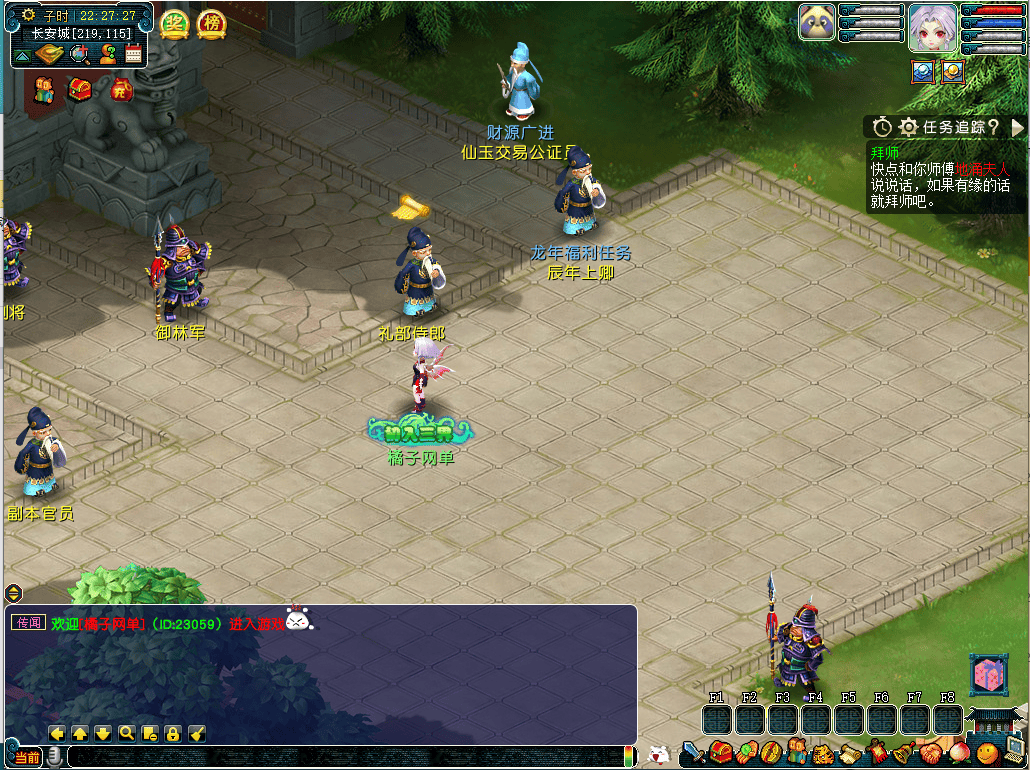Screen dimensions: 1030x770
Task: Open the computer system settings icon
Action: point(1013,751)
